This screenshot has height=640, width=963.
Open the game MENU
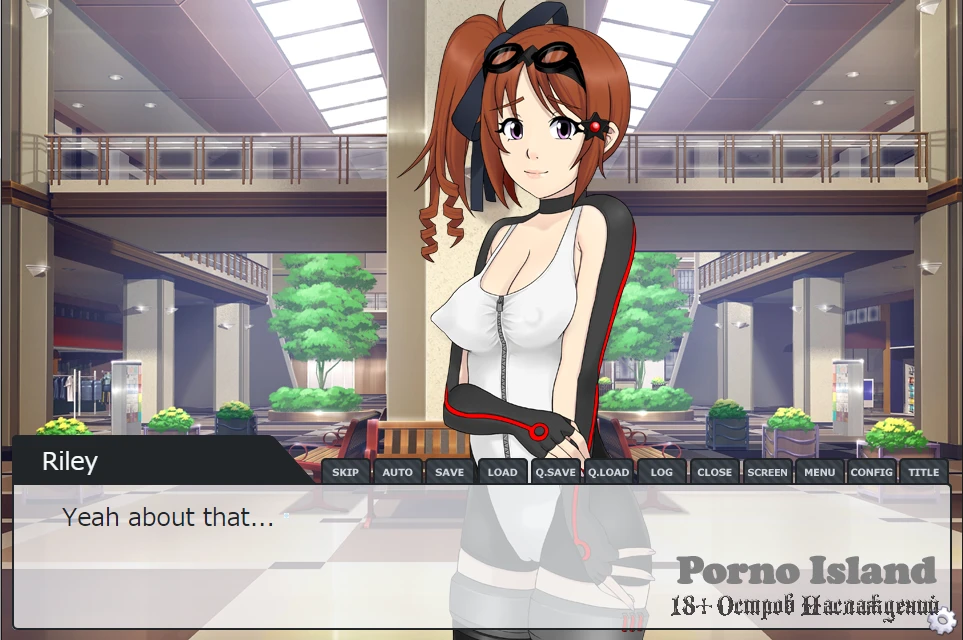click(819, 472)
